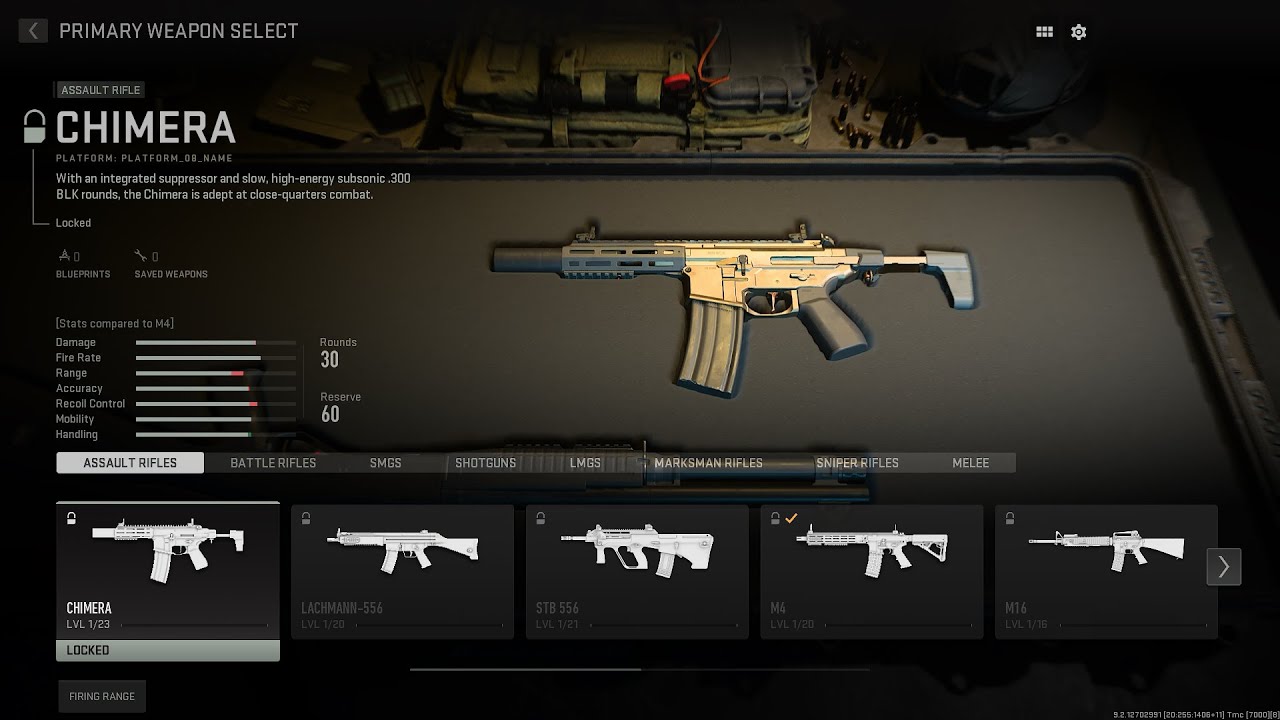
Task: Switch to the Assault Rifles tab
Action: [130, 463]
